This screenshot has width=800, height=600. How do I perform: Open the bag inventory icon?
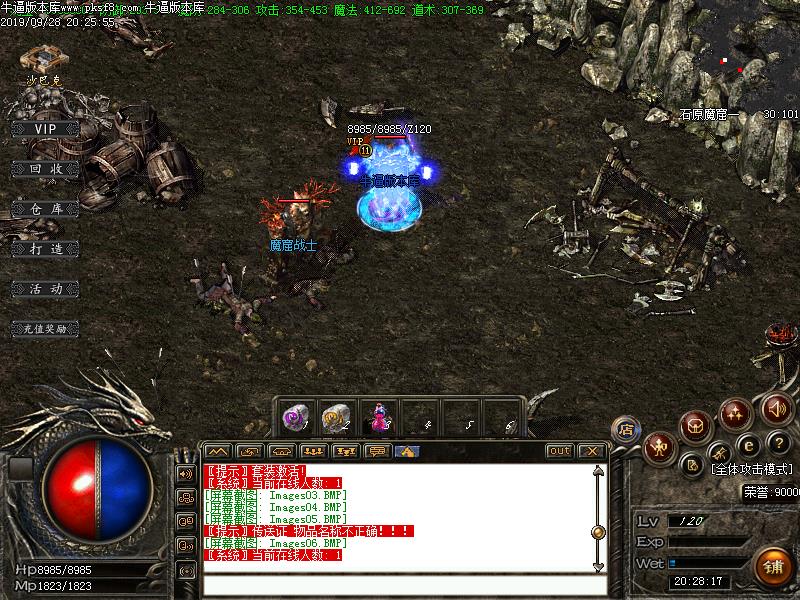coord(696,427)
